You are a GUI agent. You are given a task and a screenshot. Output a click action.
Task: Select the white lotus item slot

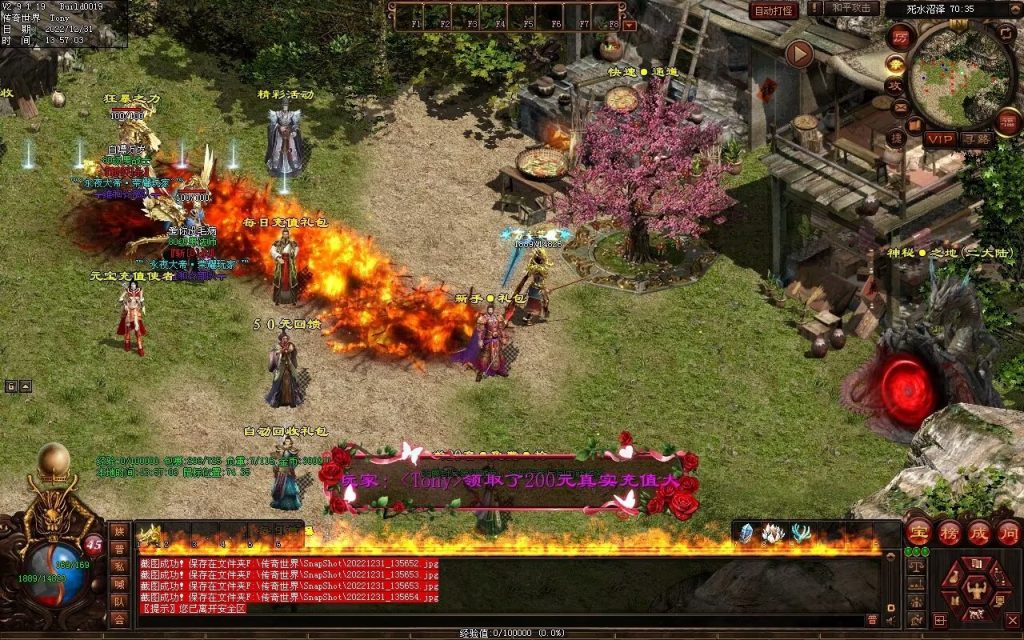tap(772, 534)
